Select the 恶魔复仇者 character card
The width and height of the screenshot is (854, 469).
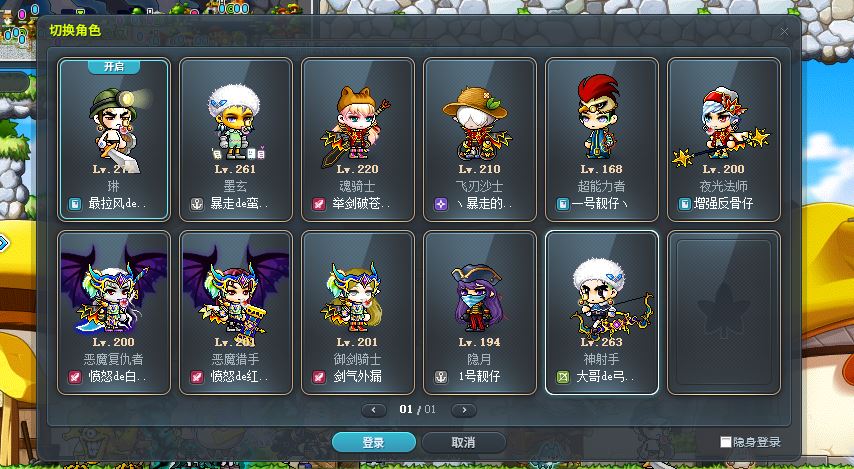point(114,312)
